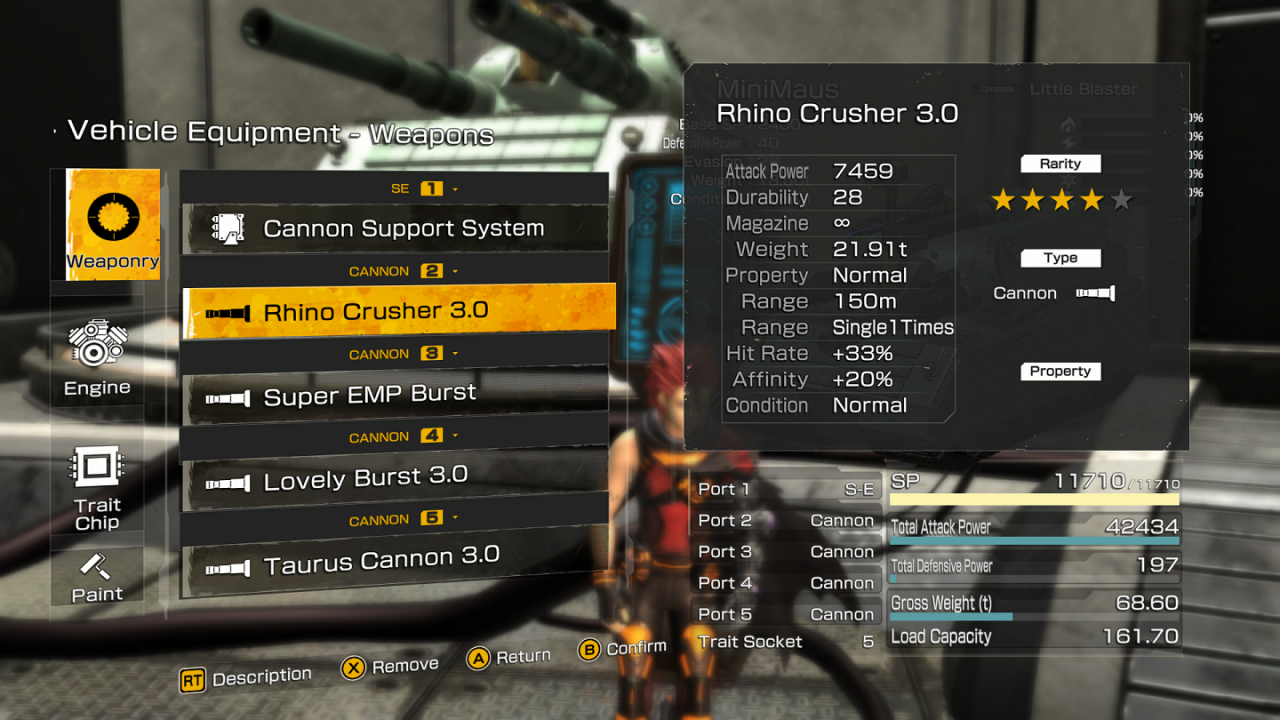Select the Port 3 Cannon row
The width and height of the screenshot is (1280, 720).
tap(786, 551)
